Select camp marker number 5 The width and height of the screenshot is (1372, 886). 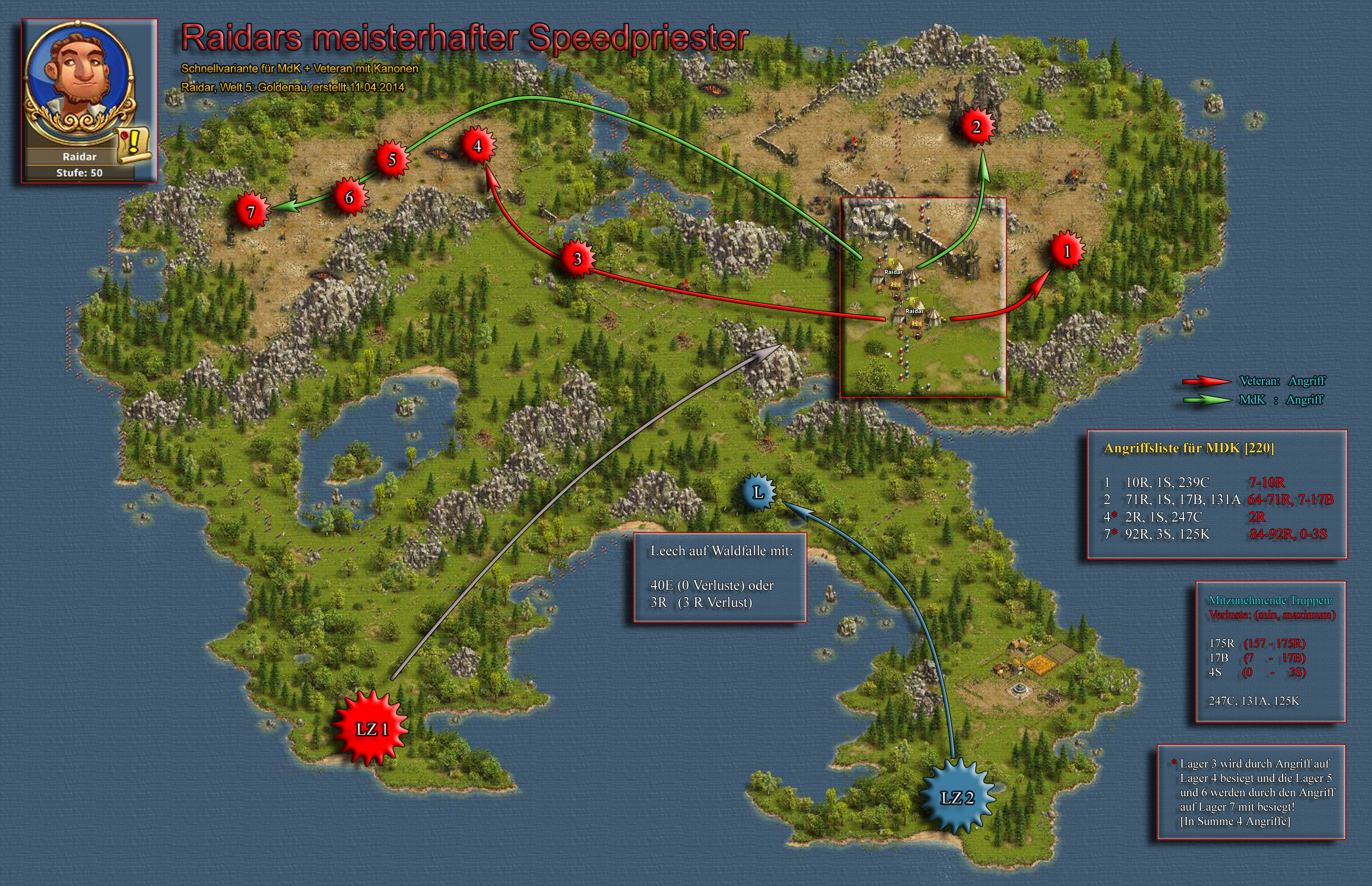click(392, 159)
